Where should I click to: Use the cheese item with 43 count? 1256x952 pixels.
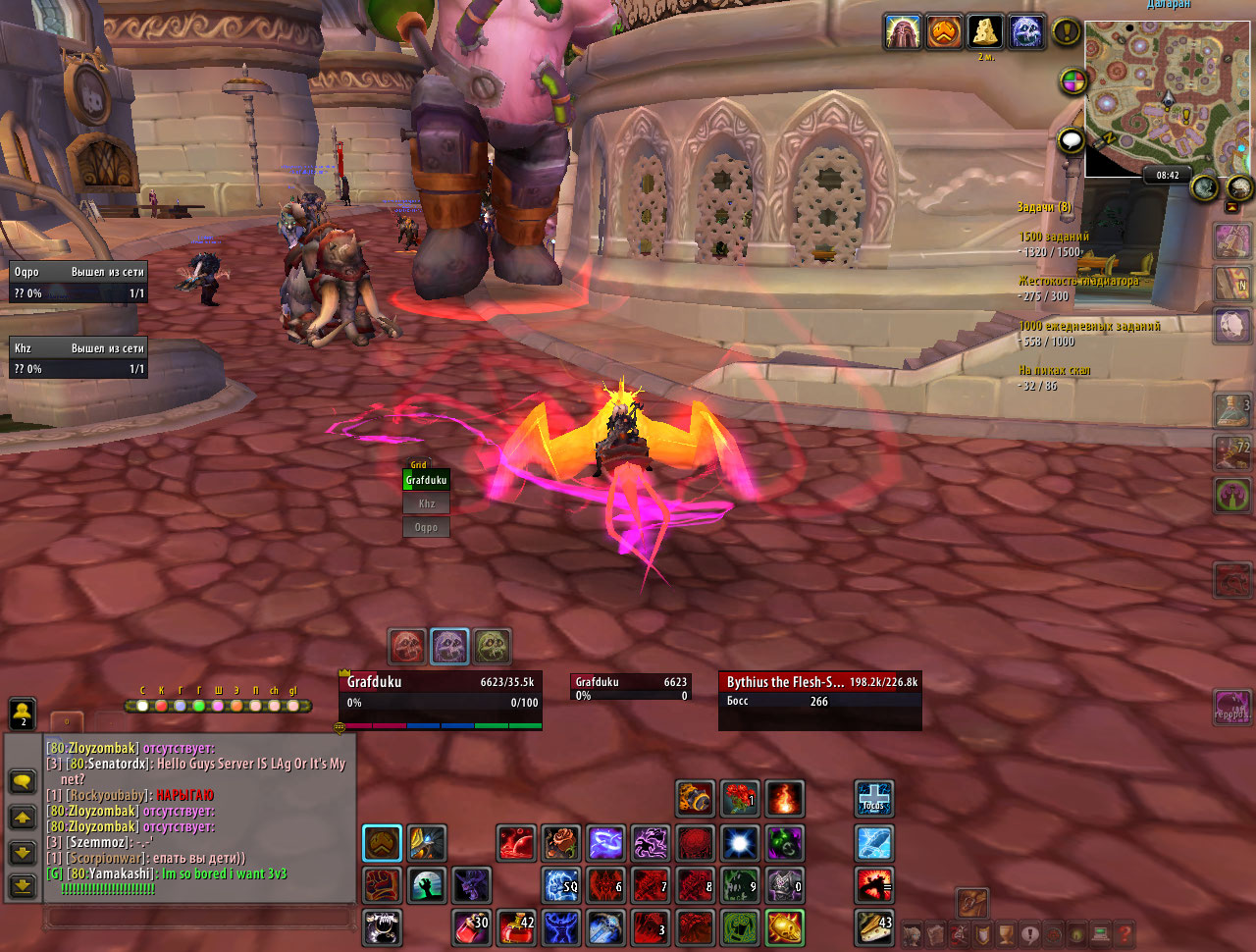[873, 926]
